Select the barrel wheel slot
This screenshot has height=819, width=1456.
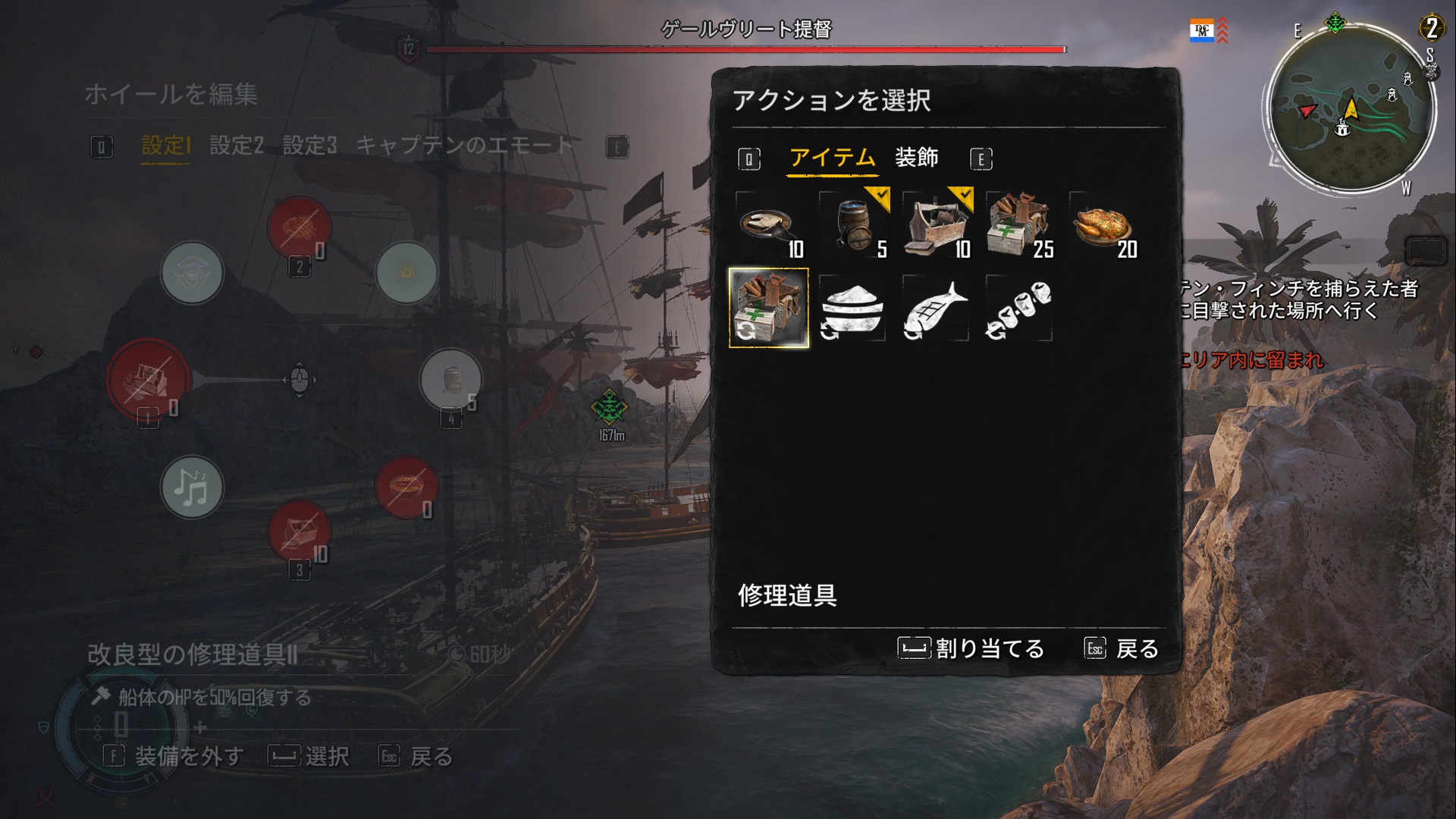(451, 379)
